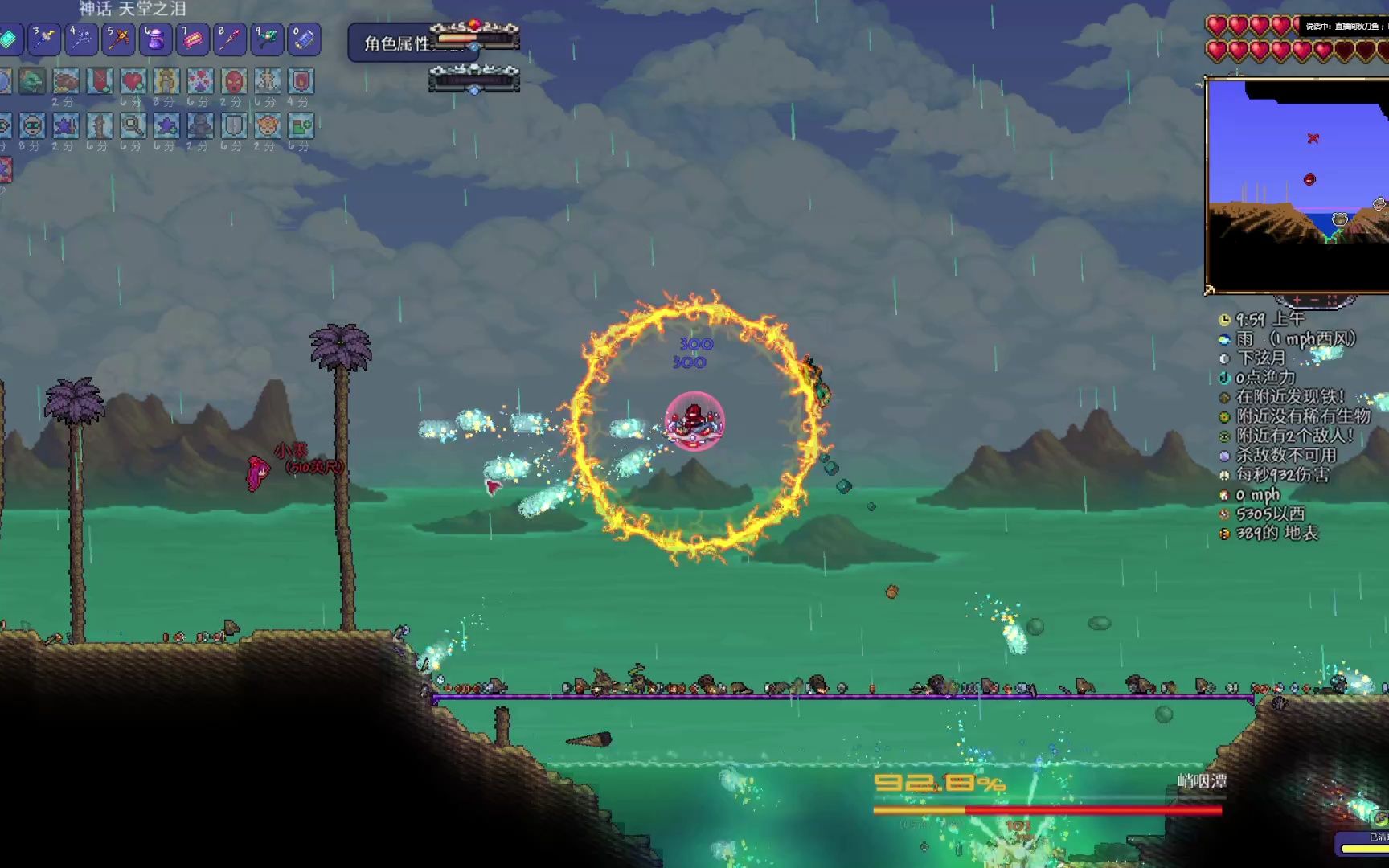The height and width of the screenshot is (868, 1389).
Task: Click the red skull mask buff icon
Action: click(233, 81)
